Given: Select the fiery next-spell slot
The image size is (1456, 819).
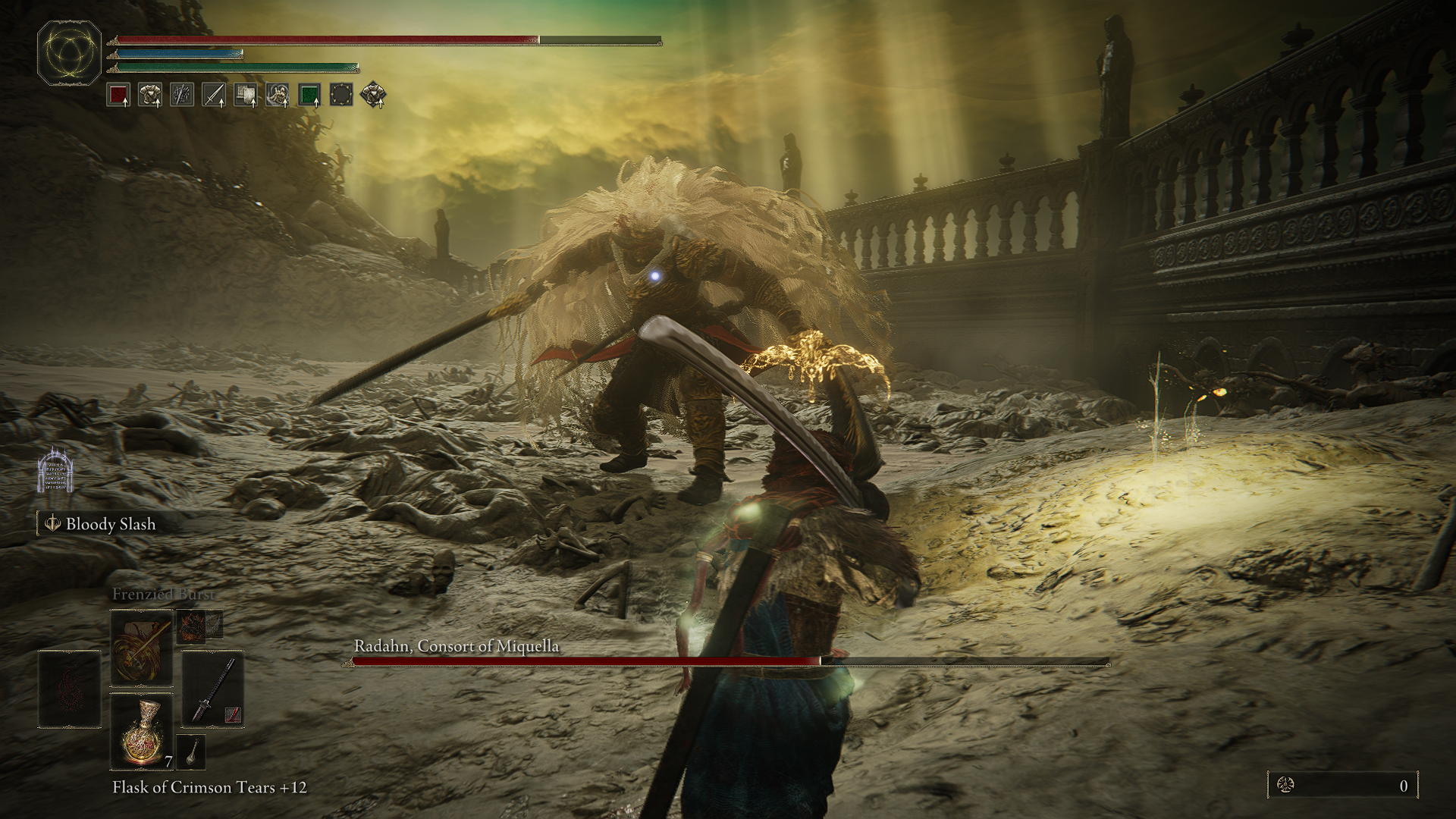Looking at the screenshot, I should pos(190,626).
